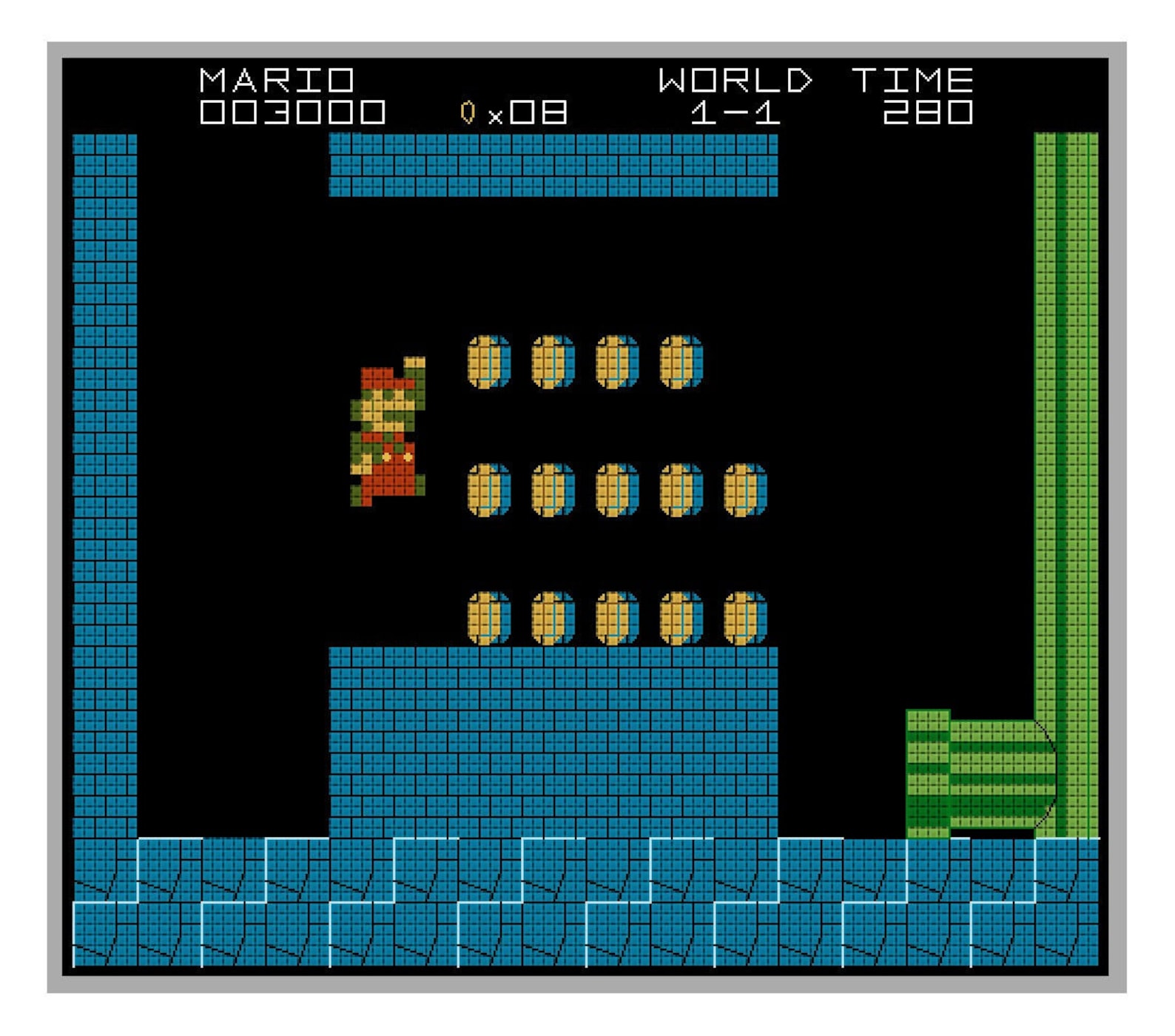Click the tall vertical green pipe
Viewport: 1175px width, 1036px height.
tap(1065, 444)
